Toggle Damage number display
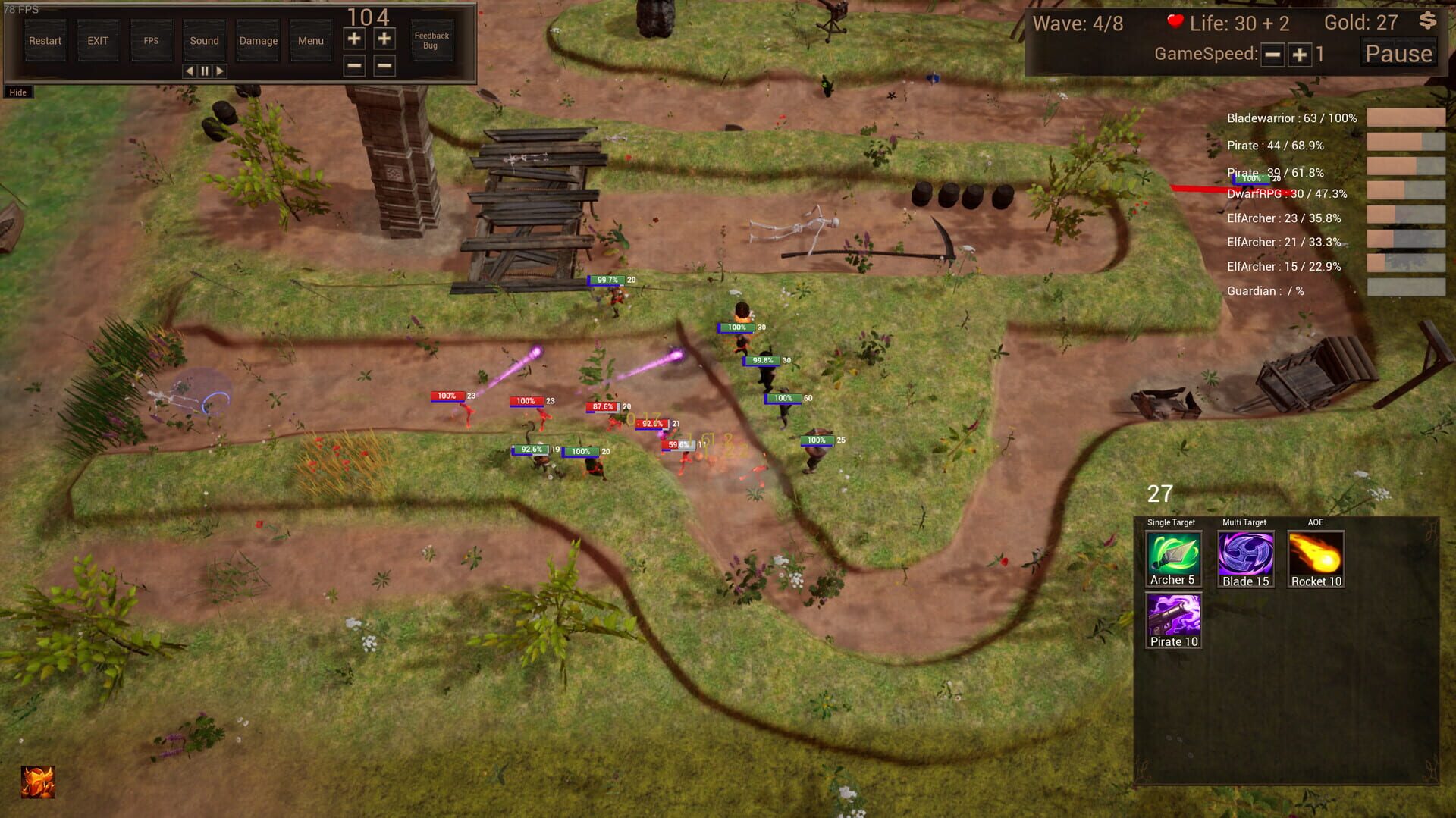This screenshot has height=818, width=1456. (x=256, y=40)
